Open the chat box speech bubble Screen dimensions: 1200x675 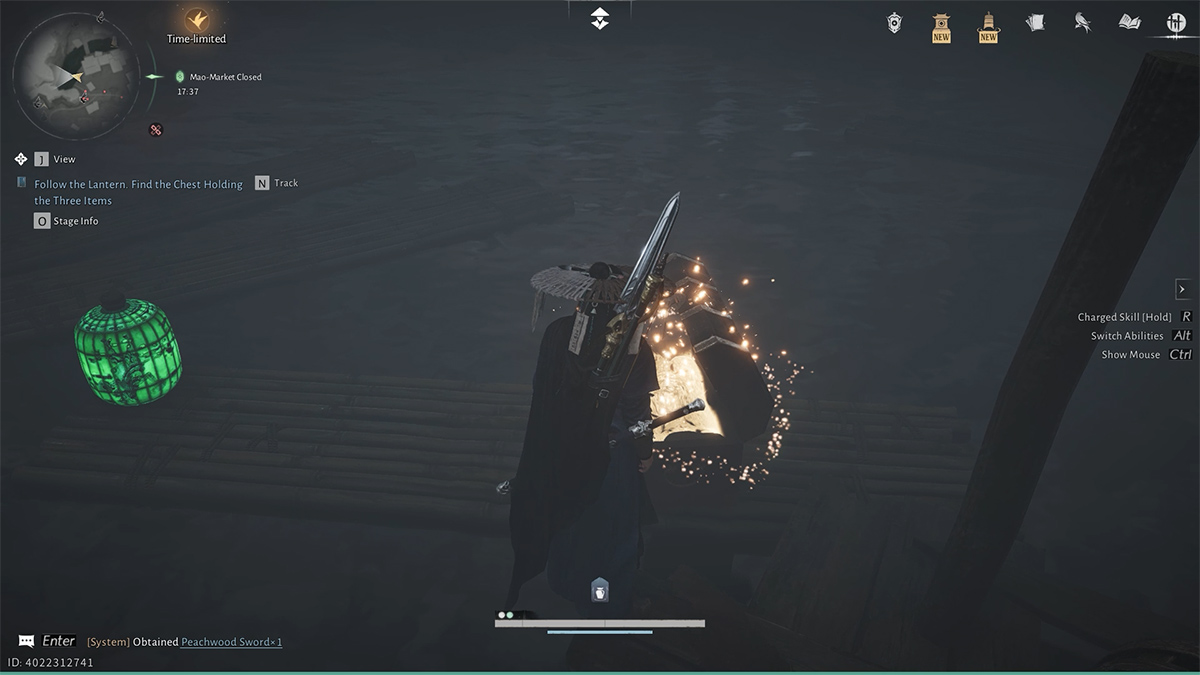click(26, 641)
